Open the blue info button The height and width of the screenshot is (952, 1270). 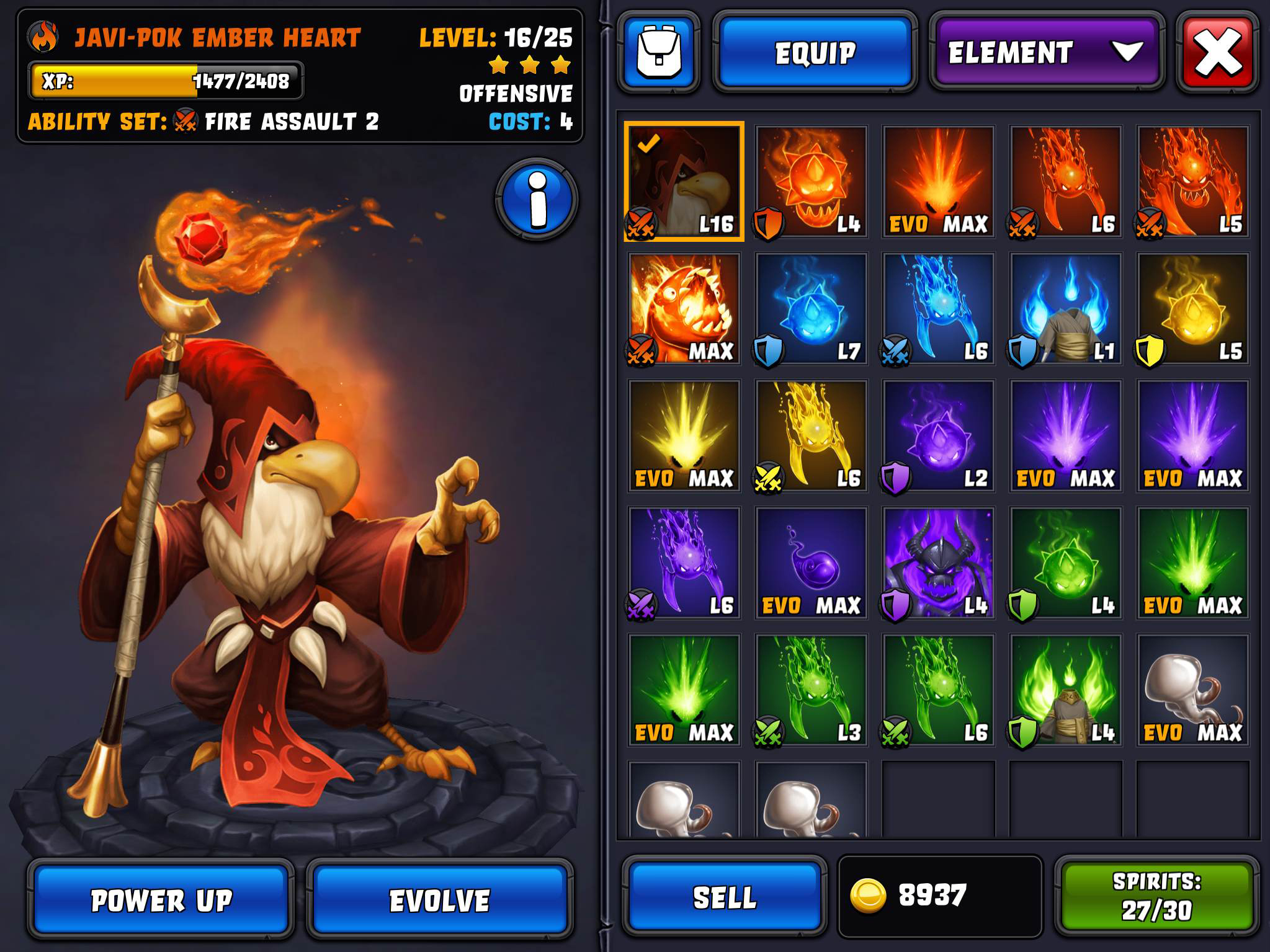(x=537, y=199)
